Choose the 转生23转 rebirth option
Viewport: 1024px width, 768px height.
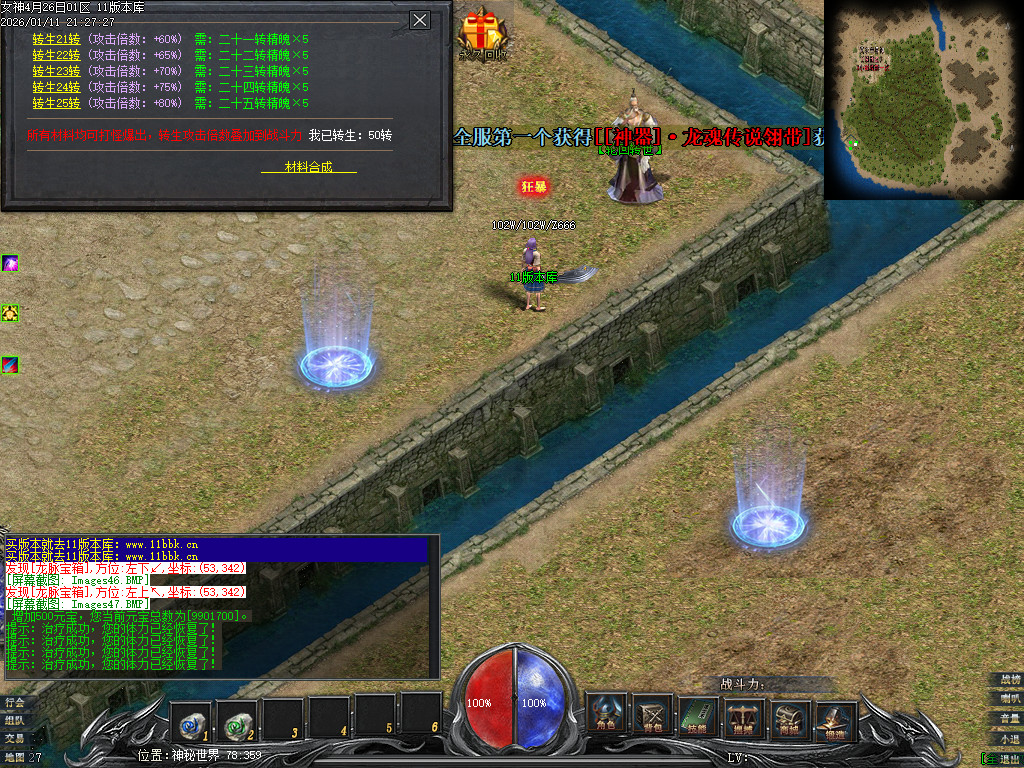[56, 71]
